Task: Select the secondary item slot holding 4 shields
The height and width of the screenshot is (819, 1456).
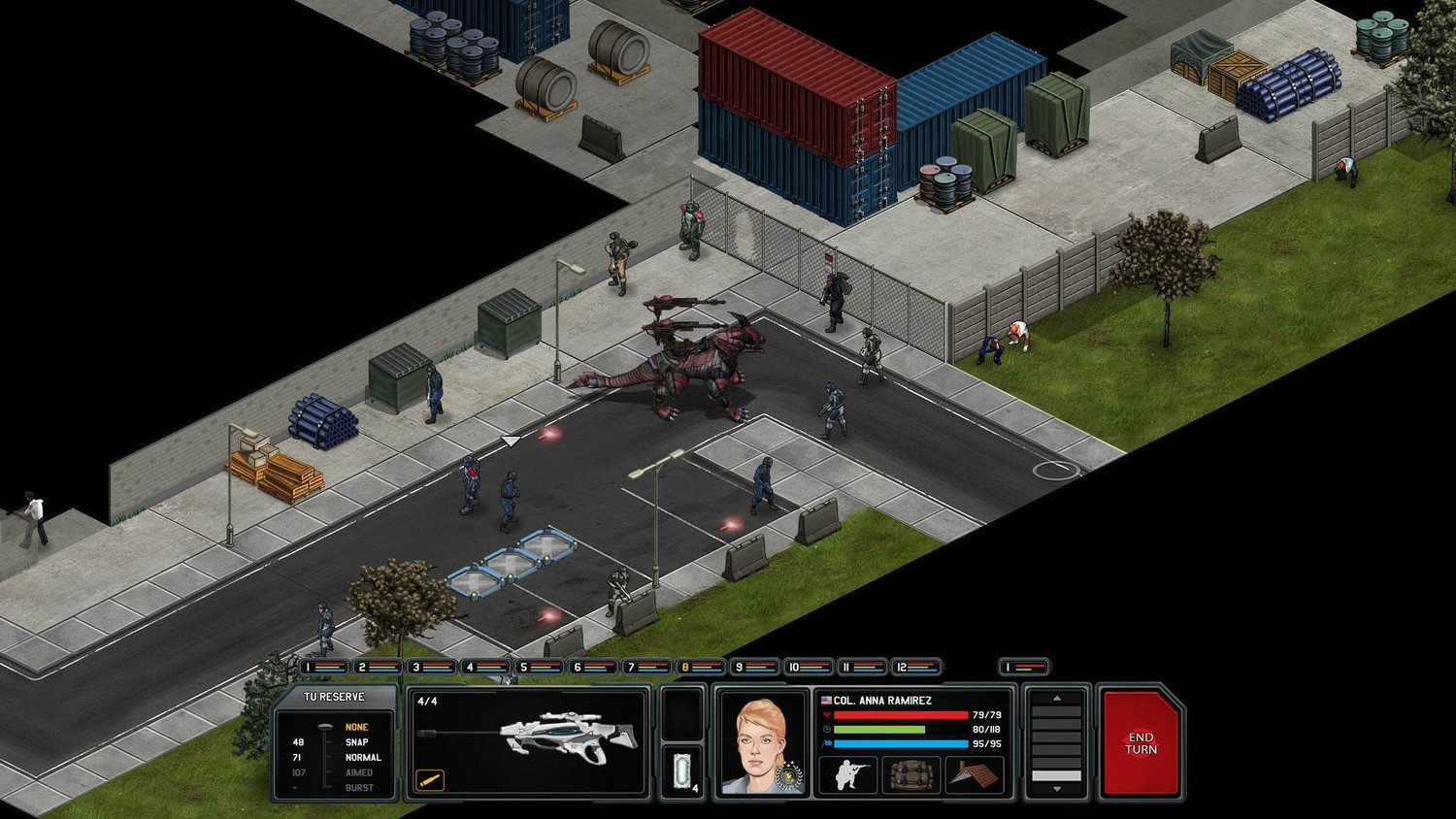Action: 682,772
